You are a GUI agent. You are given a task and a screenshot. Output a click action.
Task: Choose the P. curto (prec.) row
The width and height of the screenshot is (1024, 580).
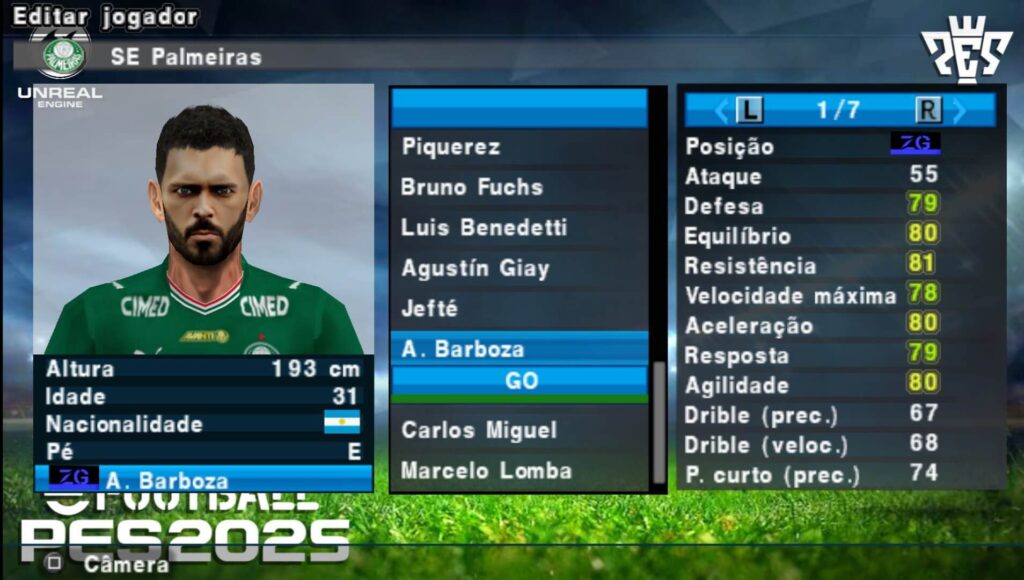coord(840,474)
